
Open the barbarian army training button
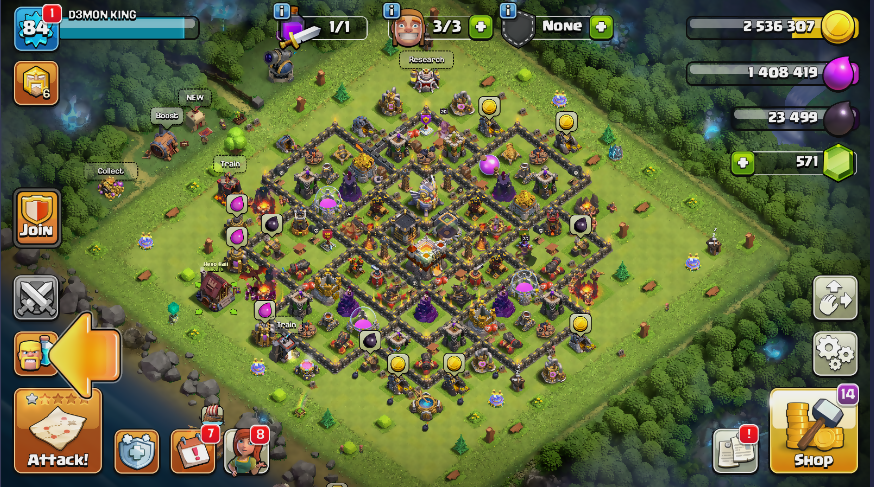(34, 353)
